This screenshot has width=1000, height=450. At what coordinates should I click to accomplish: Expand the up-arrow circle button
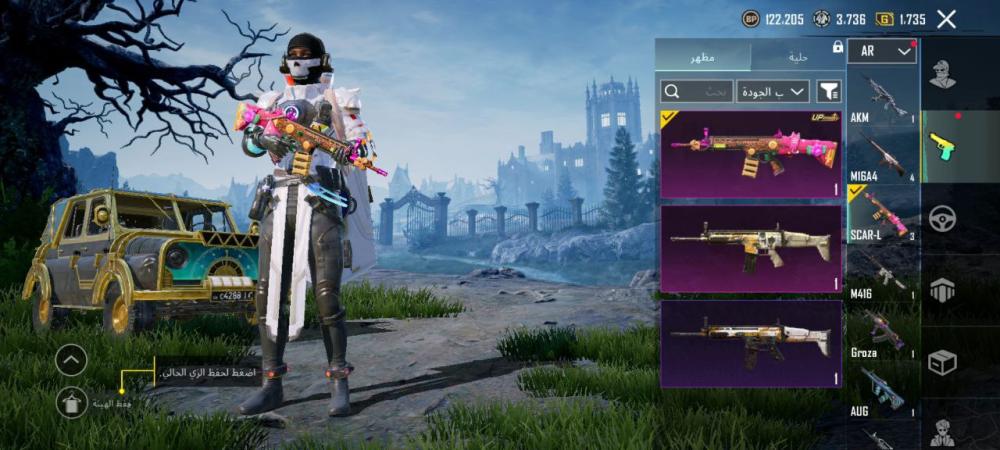[x=71, y=360]
